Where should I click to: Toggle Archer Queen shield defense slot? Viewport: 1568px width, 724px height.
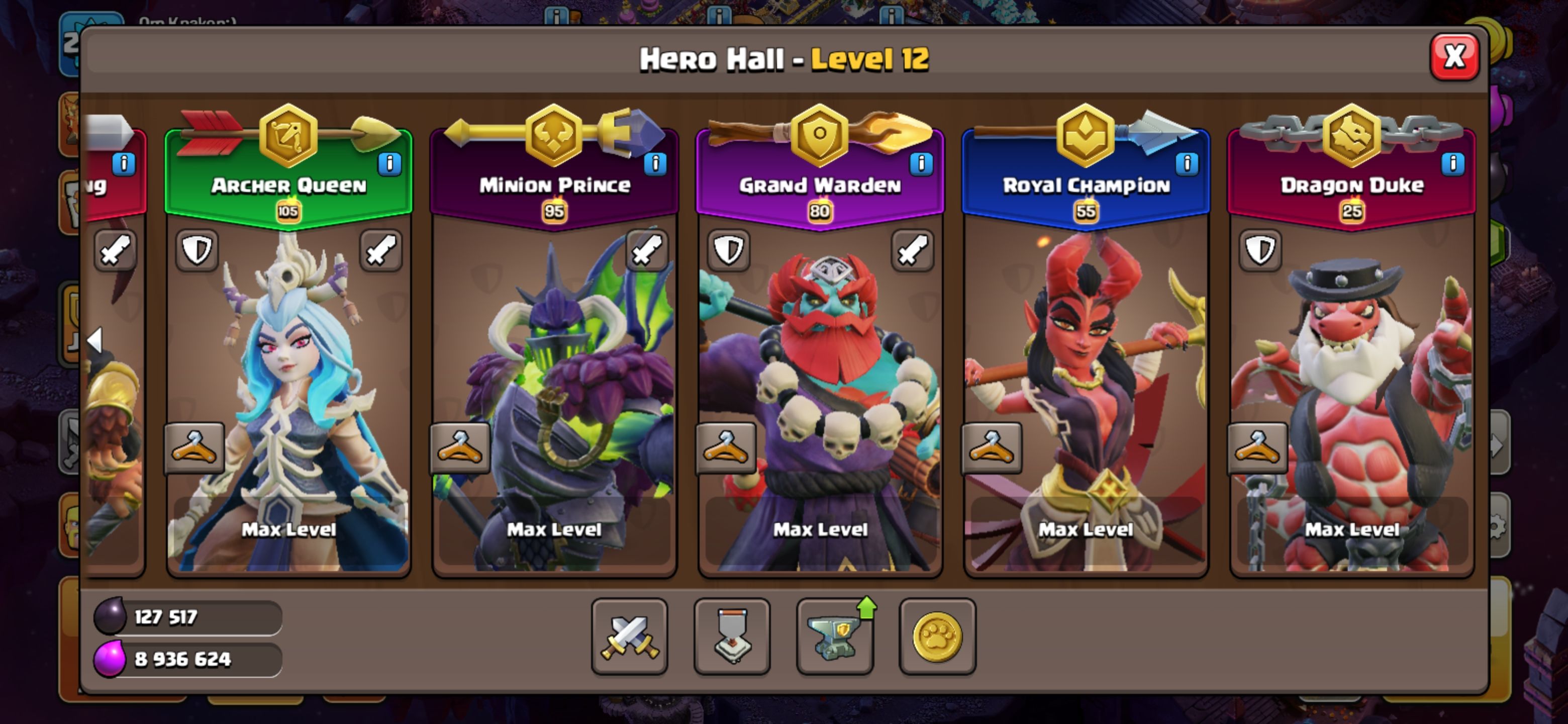point(197,250)
